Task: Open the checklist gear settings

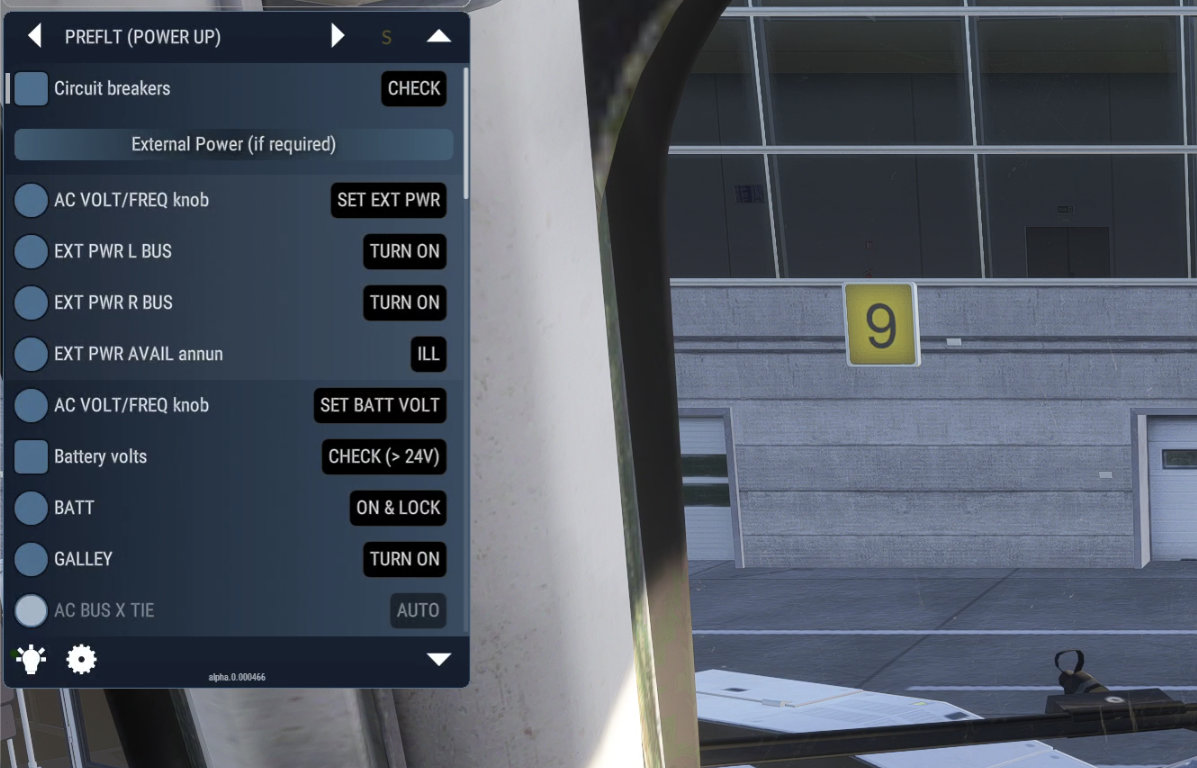Action: point(81,659)
